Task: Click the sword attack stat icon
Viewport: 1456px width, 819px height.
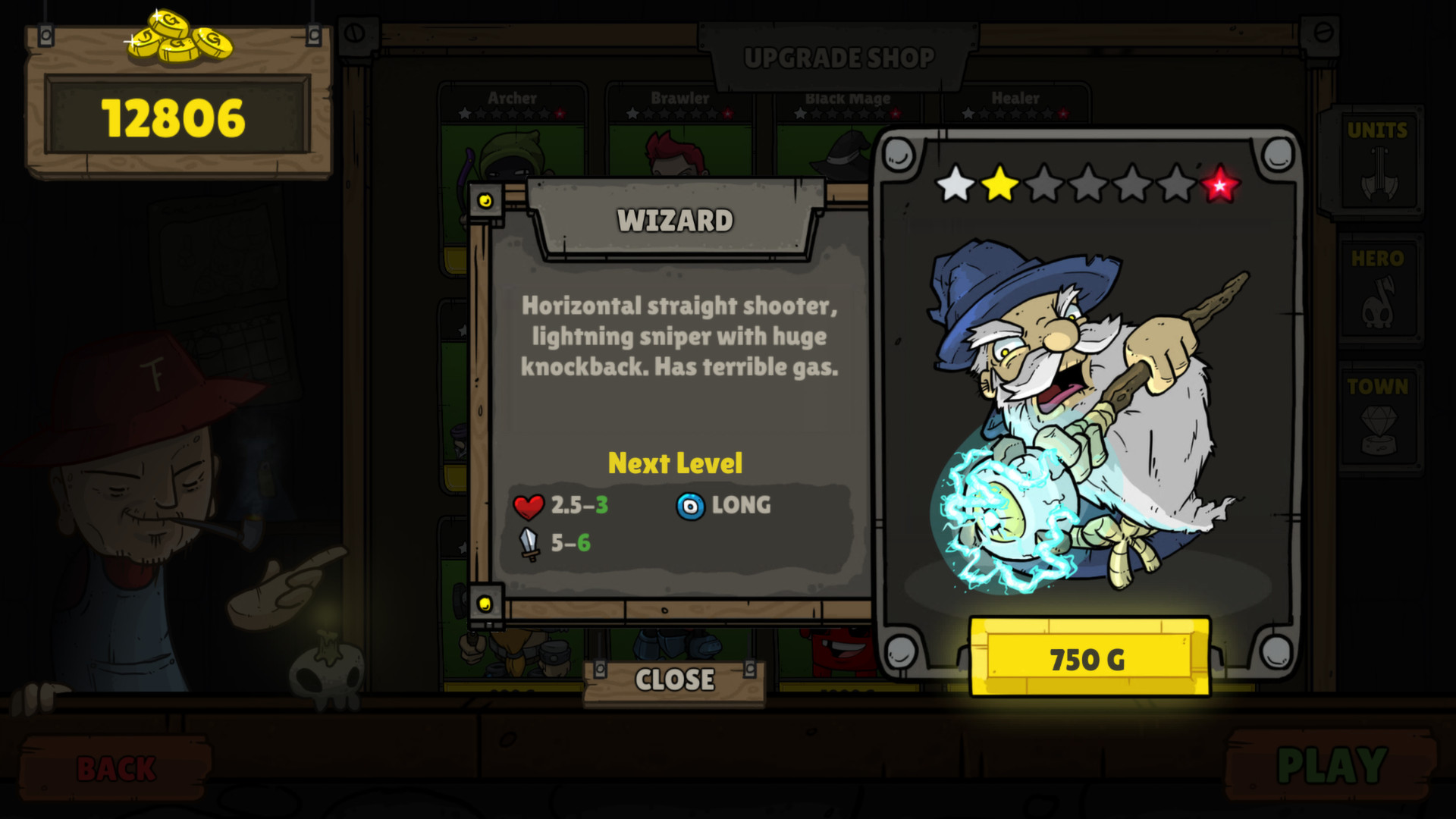Action: pyautogui.click(x=529, y=544)
